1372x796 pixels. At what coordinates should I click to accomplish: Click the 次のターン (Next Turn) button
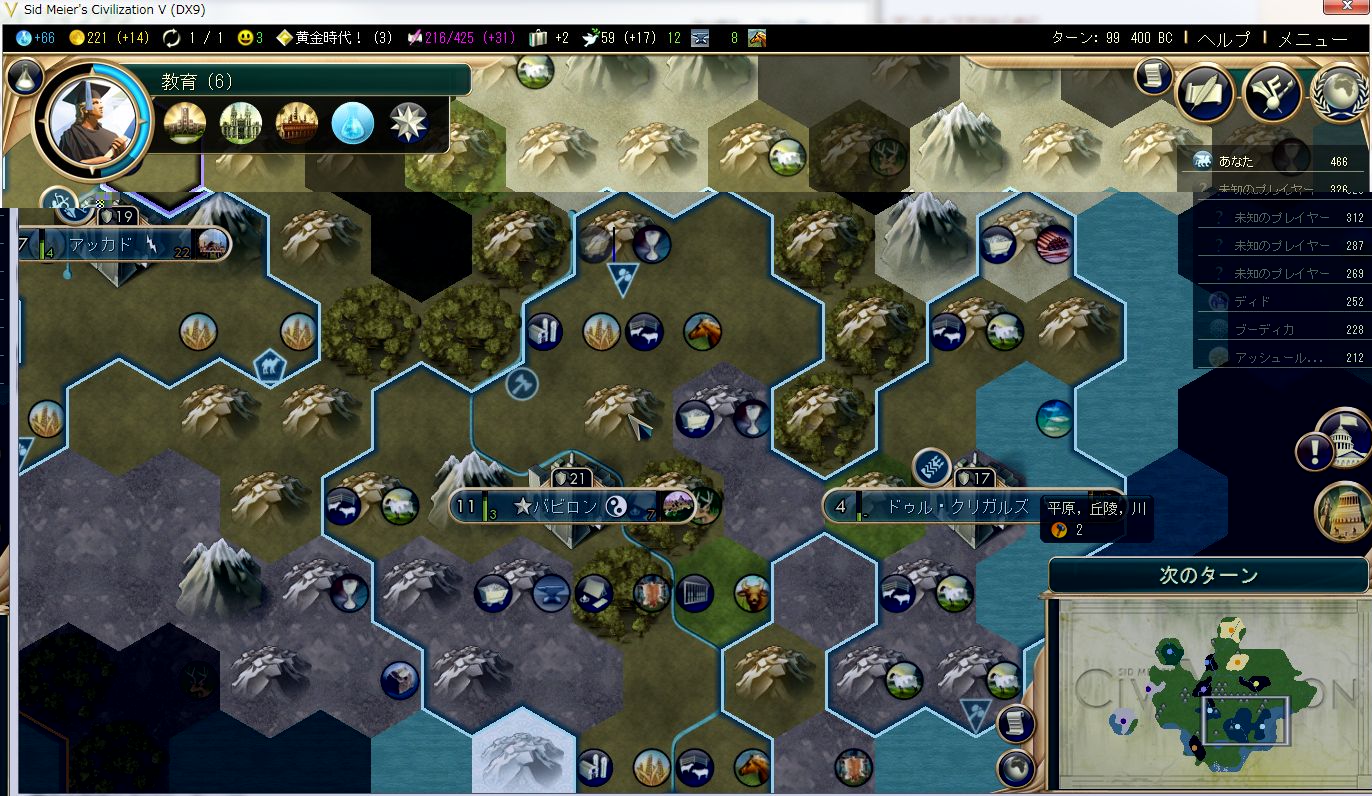tap(1207, 575)
